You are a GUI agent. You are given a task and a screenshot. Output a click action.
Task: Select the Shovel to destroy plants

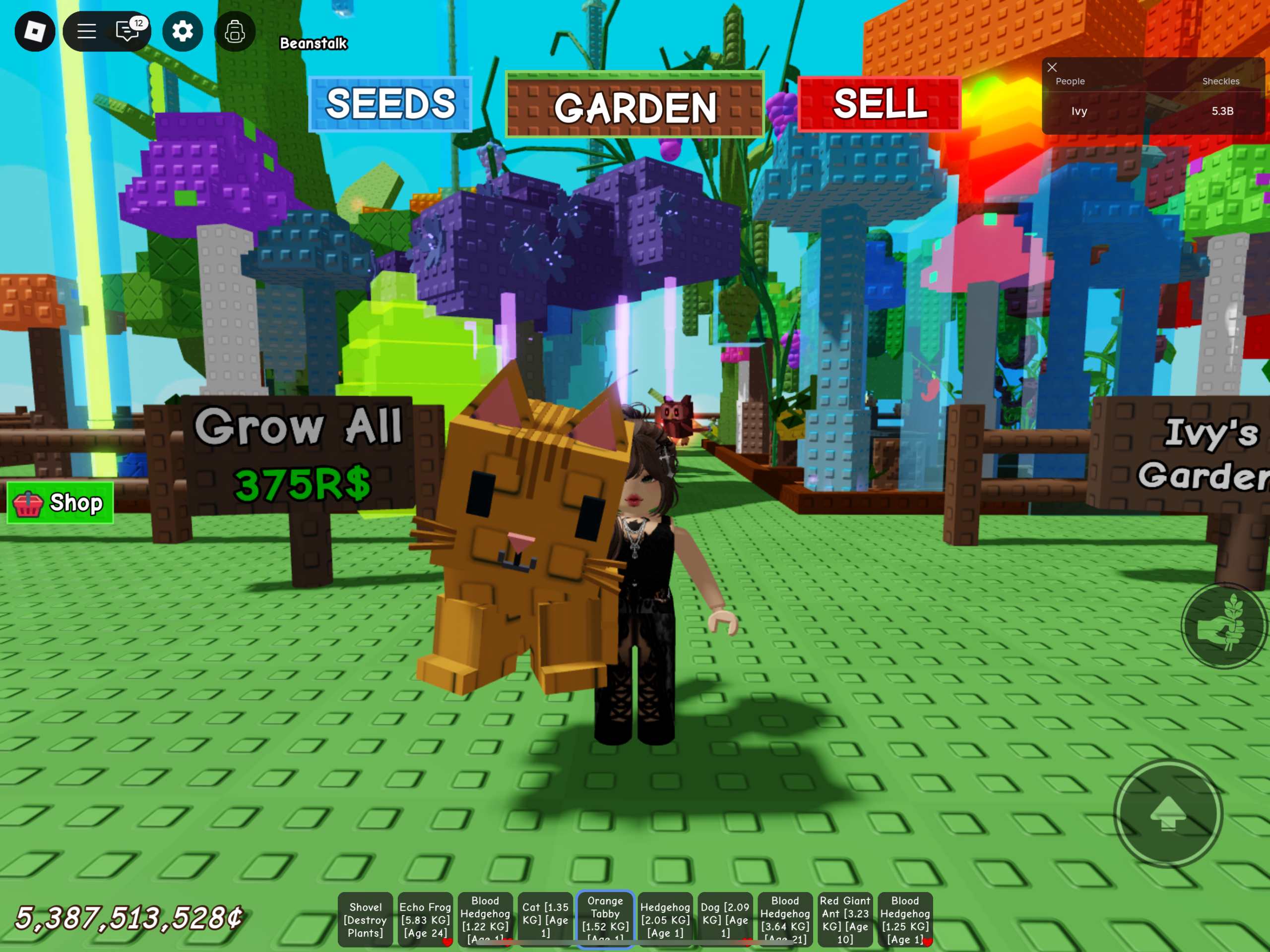pos(366,919)
